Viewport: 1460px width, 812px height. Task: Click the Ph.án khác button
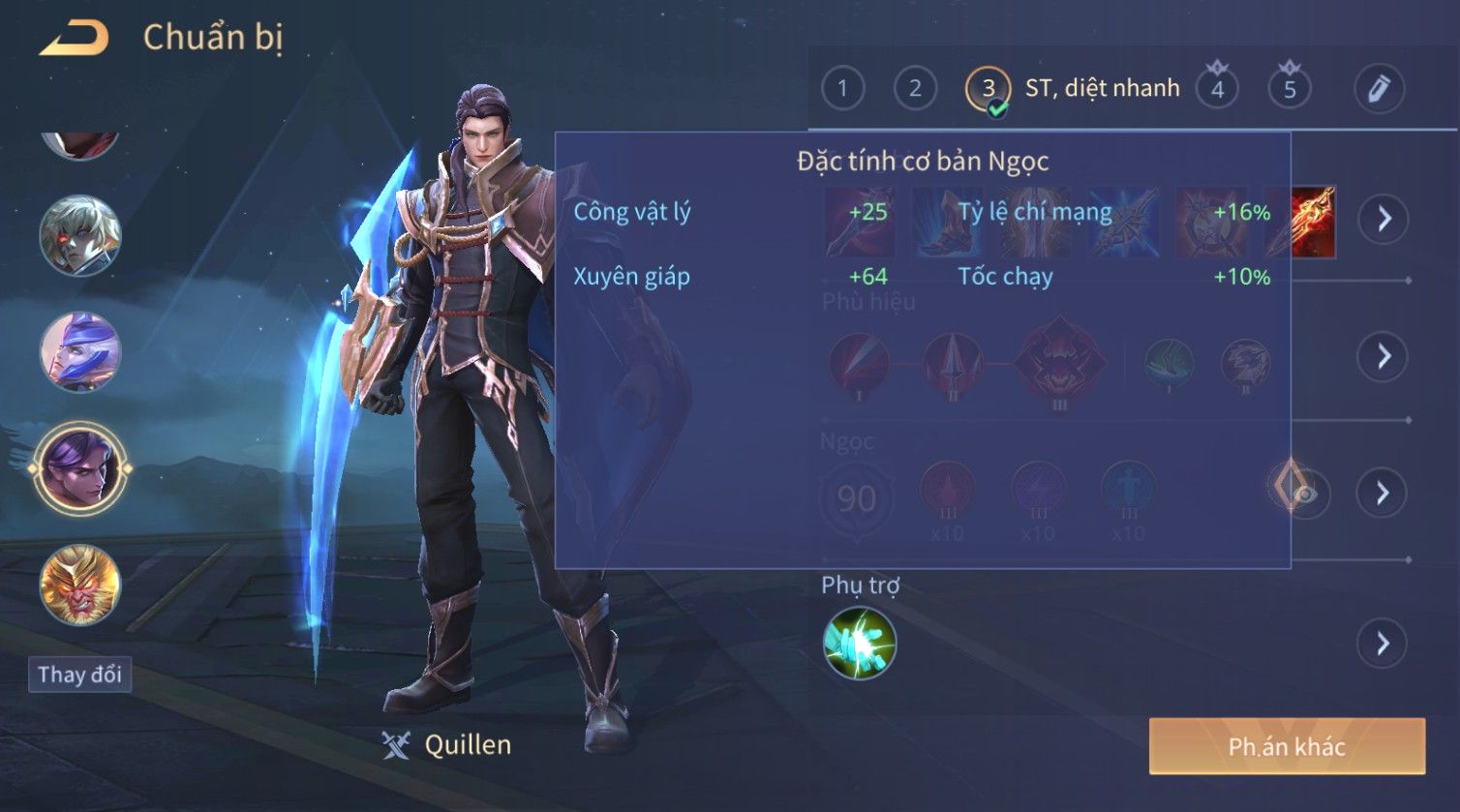(1287, 746)
